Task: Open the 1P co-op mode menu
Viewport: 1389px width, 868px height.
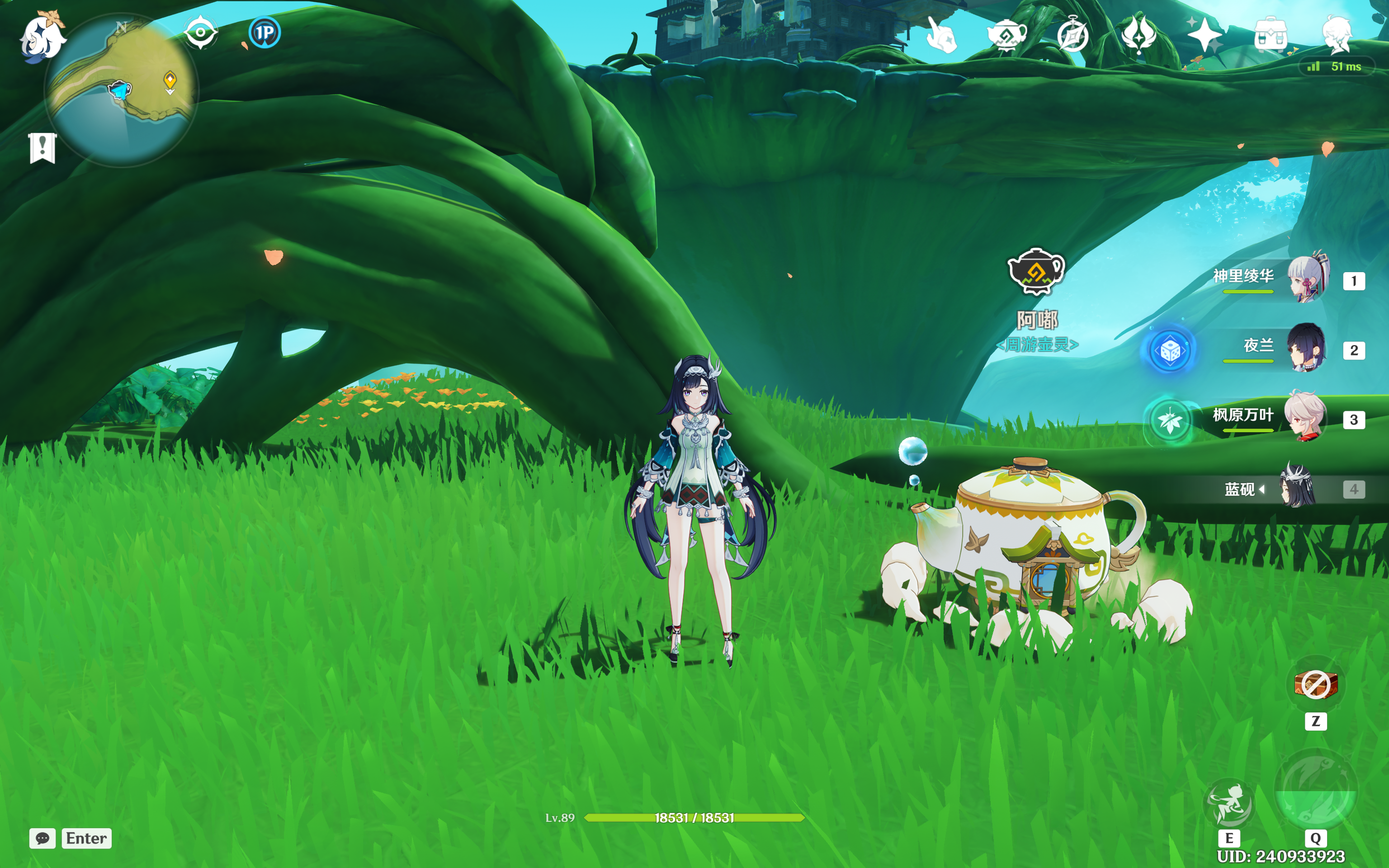Action: (x=265, y=33)
